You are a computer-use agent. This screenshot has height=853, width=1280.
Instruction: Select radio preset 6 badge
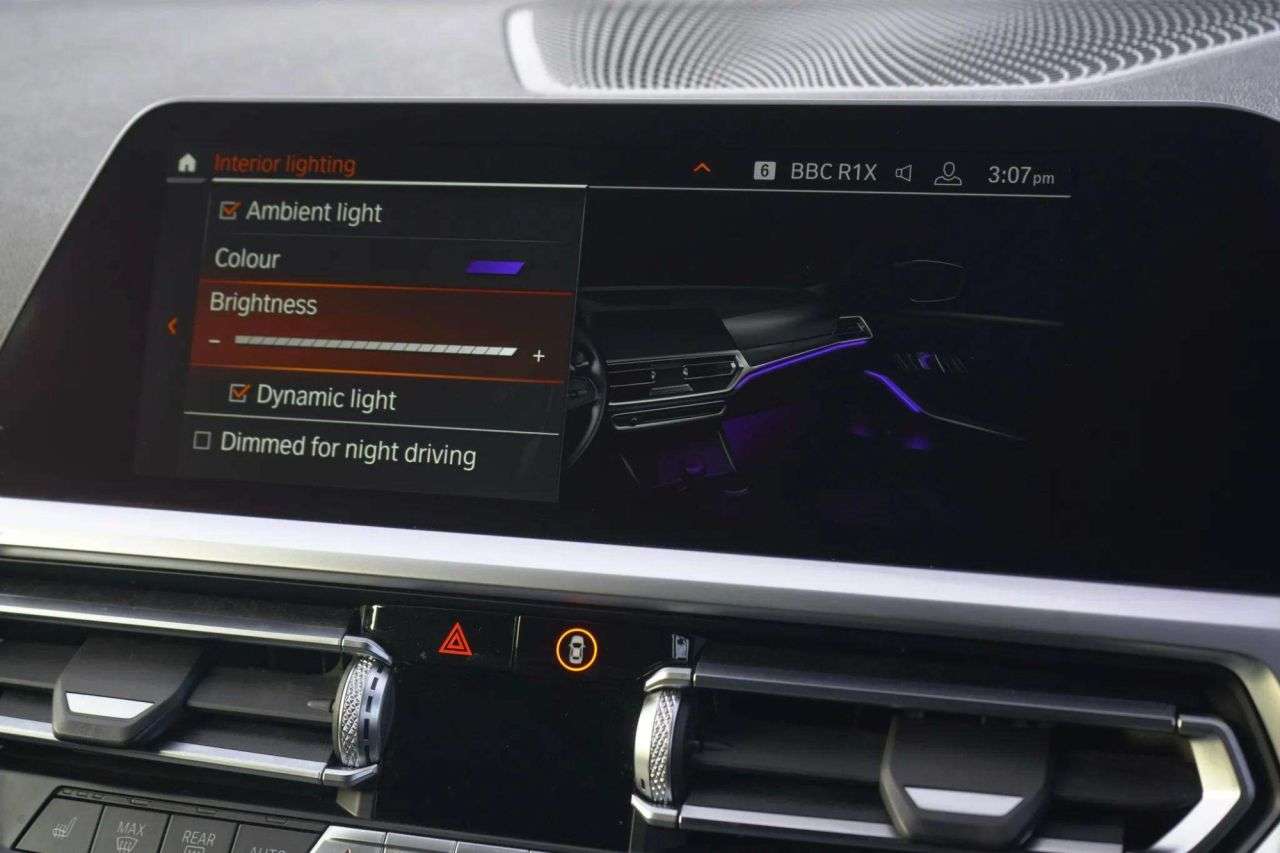click(x=765, y=171)
